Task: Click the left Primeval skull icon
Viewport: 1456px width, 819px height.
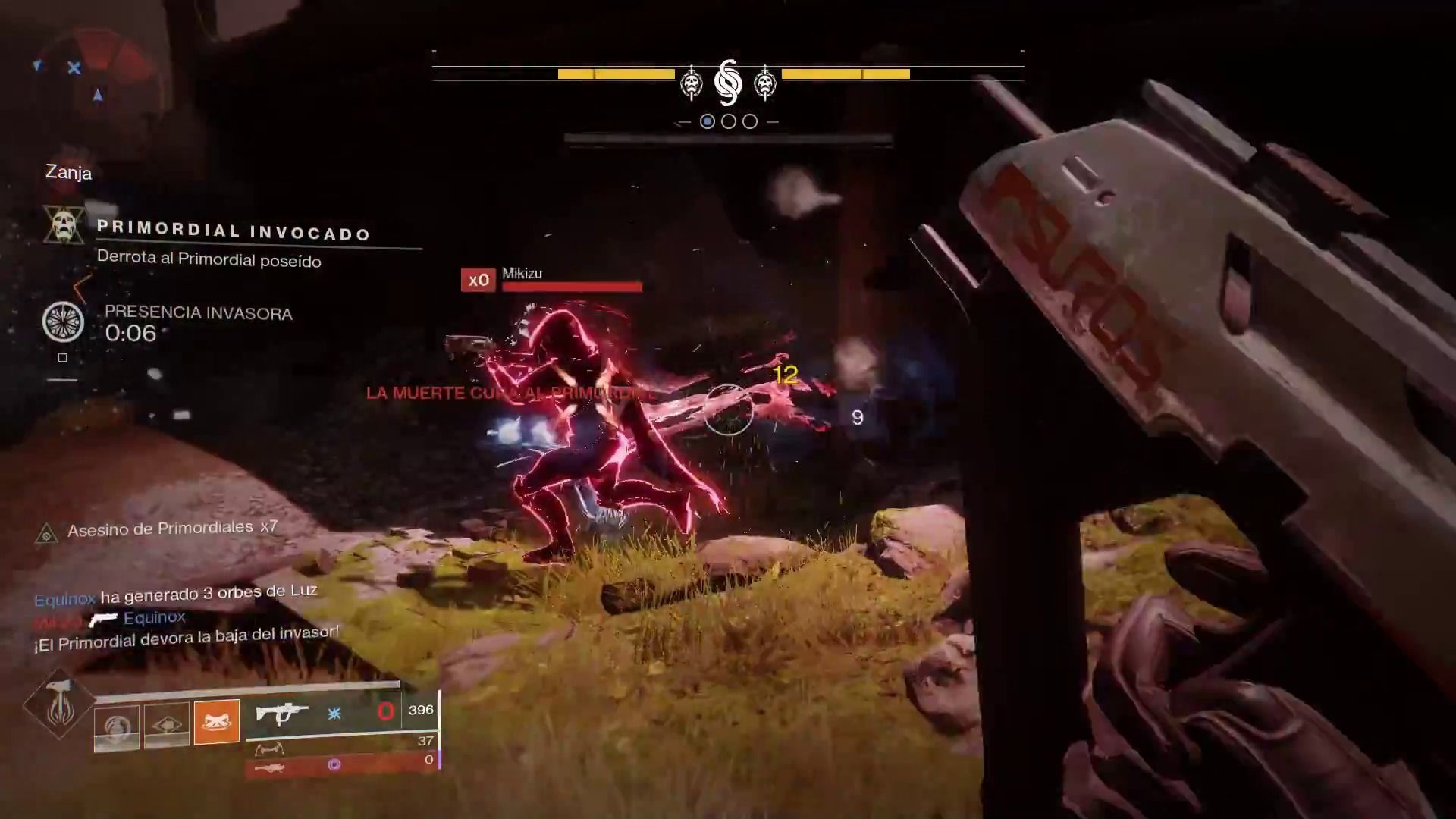Action: coord(691,83)
